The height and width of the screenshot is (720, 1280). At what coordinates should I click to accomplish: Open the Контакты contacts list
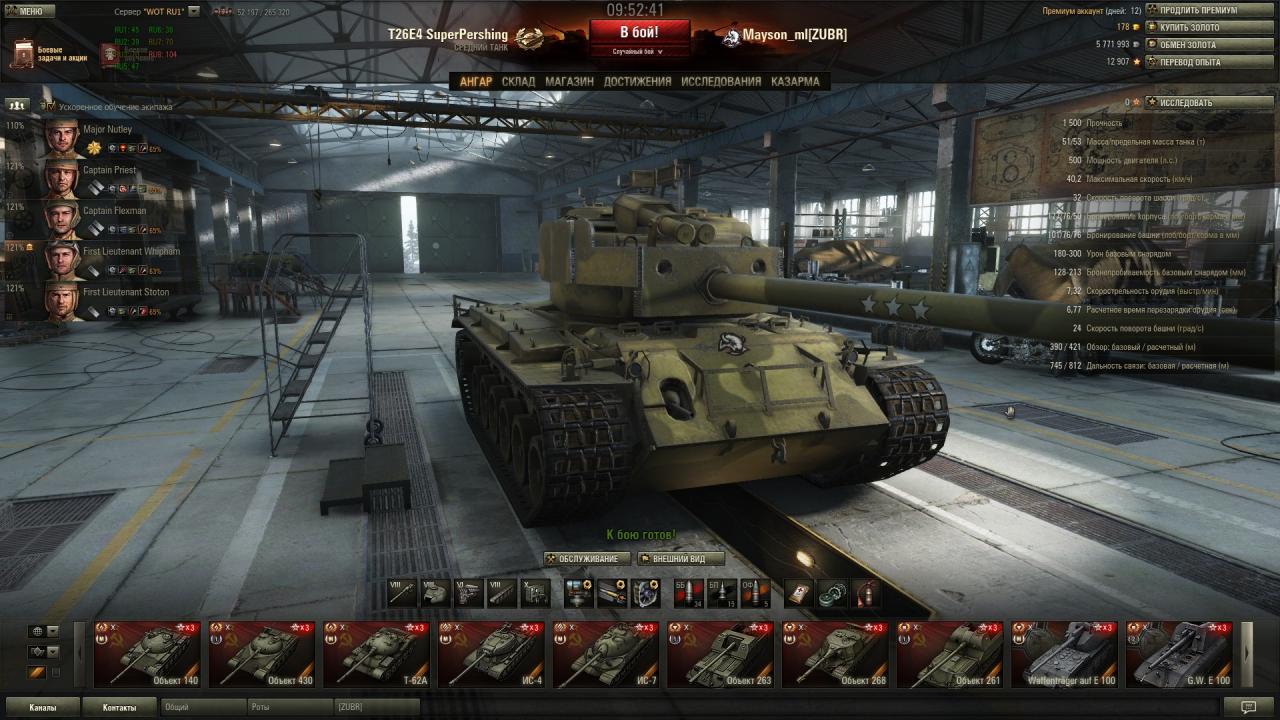(119, 707)
